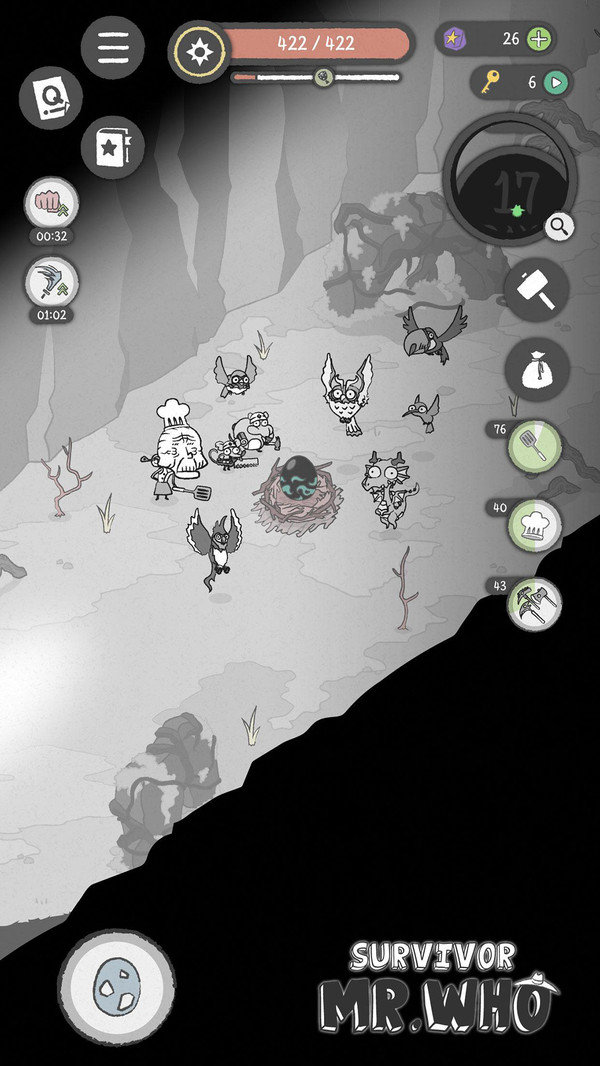
Task: Open the hammer crafting button
Action: pyautogui.click(x=536, y=290)
